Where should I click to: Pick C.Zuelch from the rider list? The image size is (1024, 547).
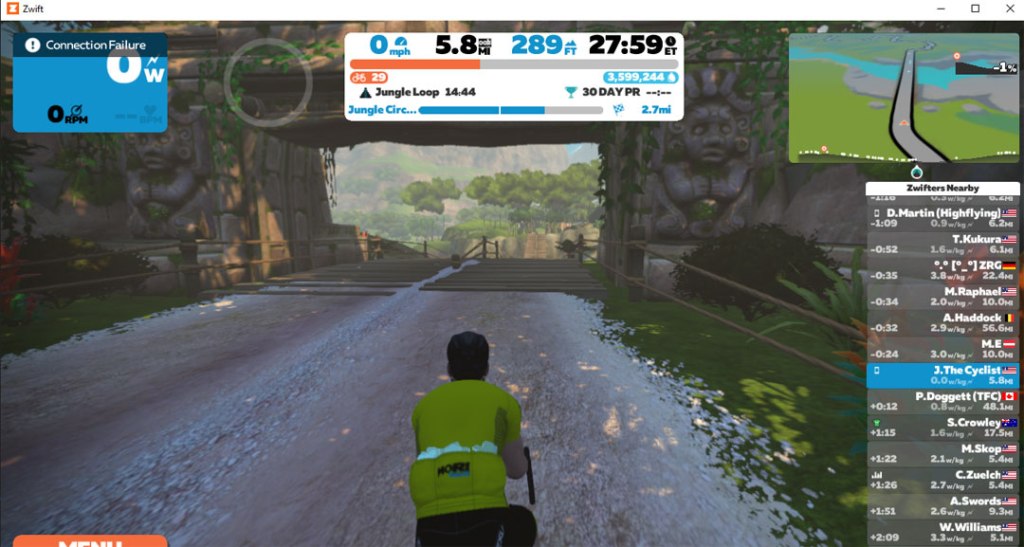point(943,479)
